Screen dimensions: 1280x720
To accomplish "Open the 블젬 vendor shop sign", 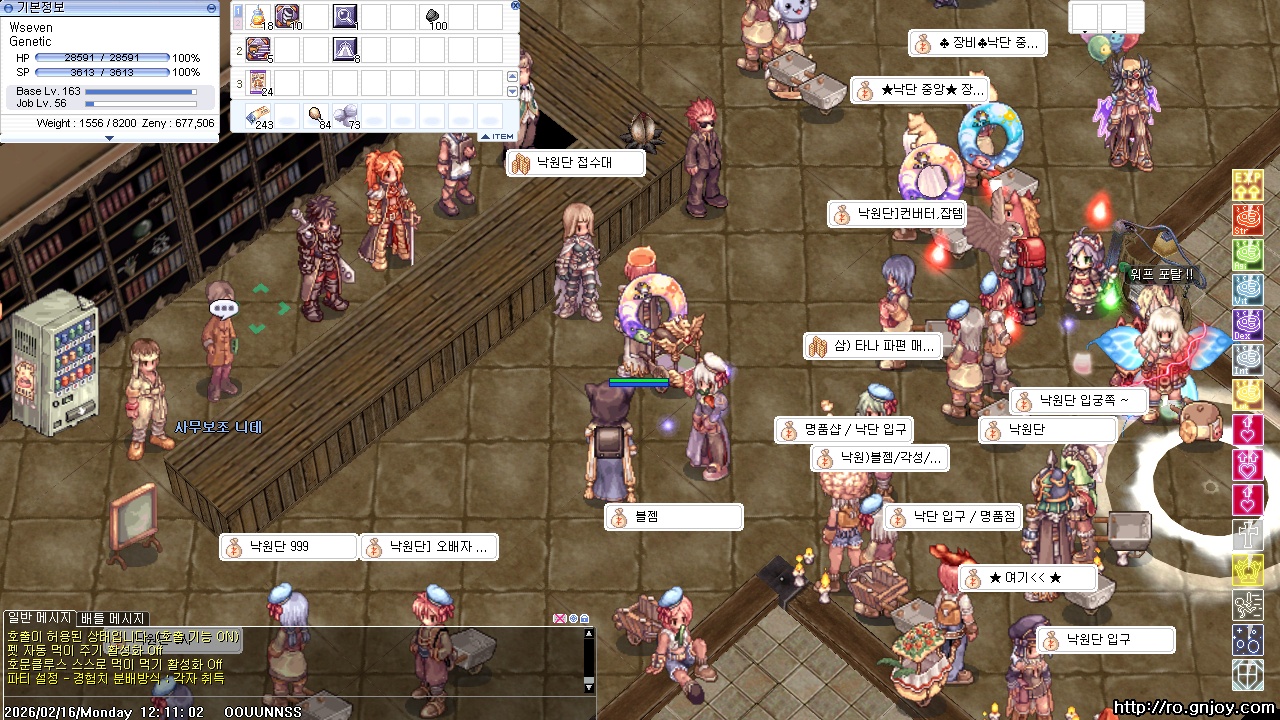I will tap(674, 517).
